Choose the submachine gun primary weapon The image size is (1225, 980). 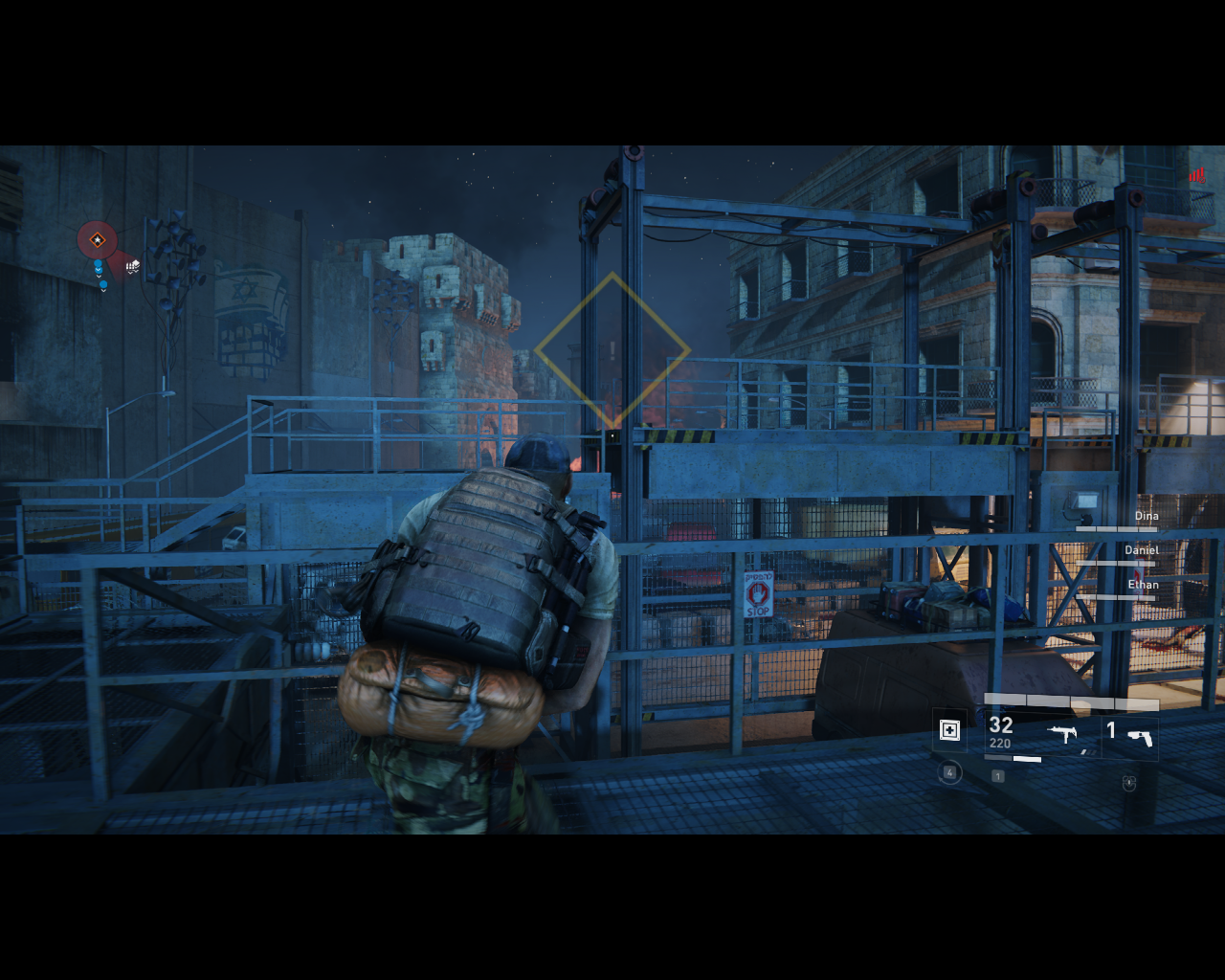coord(1061,734)
